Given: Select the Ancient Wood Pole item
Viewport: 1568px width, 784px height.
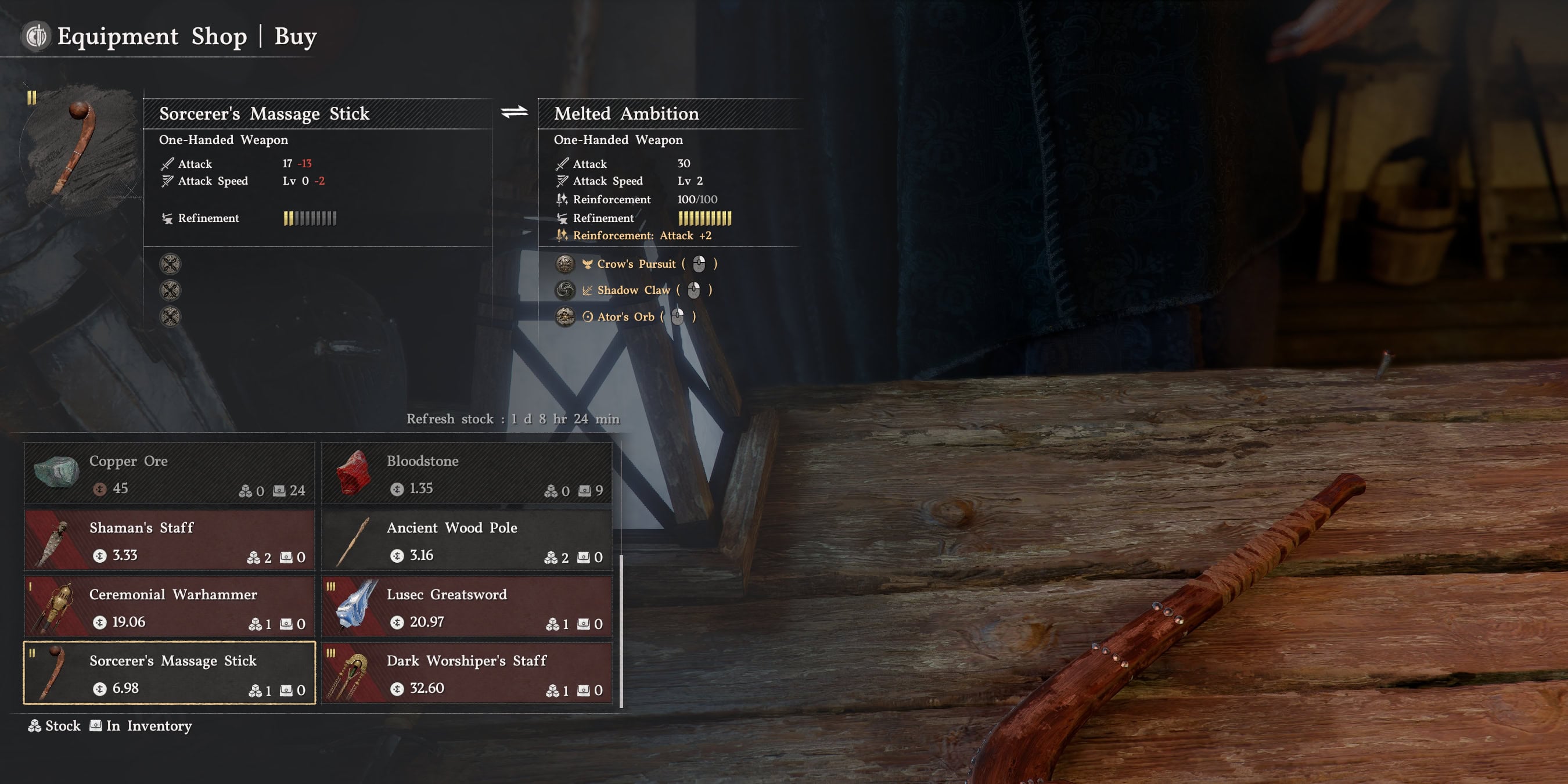Looking at the screenshot, I should point(466,541).
